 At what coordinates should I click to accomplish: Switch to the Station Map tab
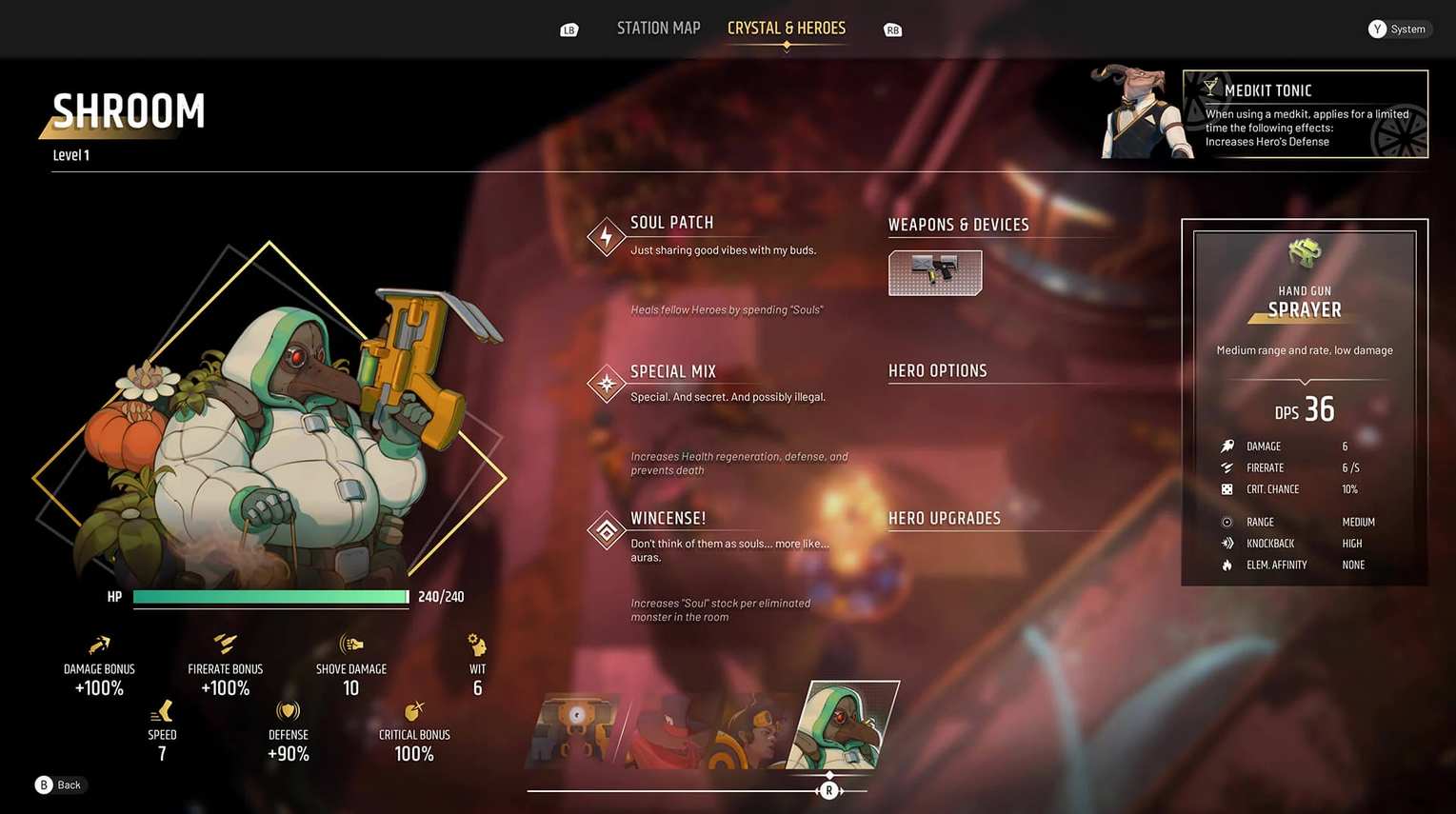click(658, 29)
